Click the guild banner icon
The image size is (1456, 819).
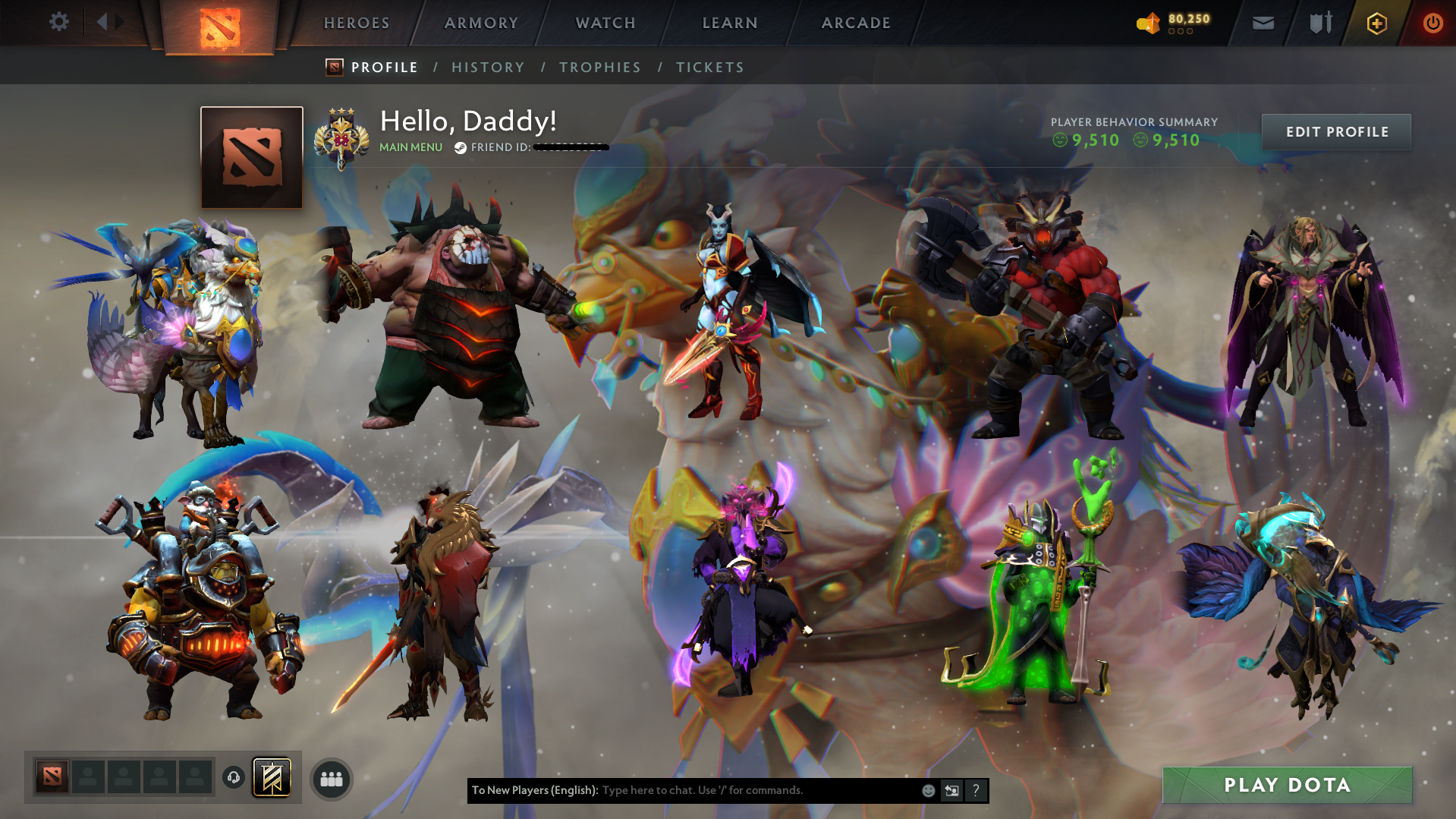[273, 776]
